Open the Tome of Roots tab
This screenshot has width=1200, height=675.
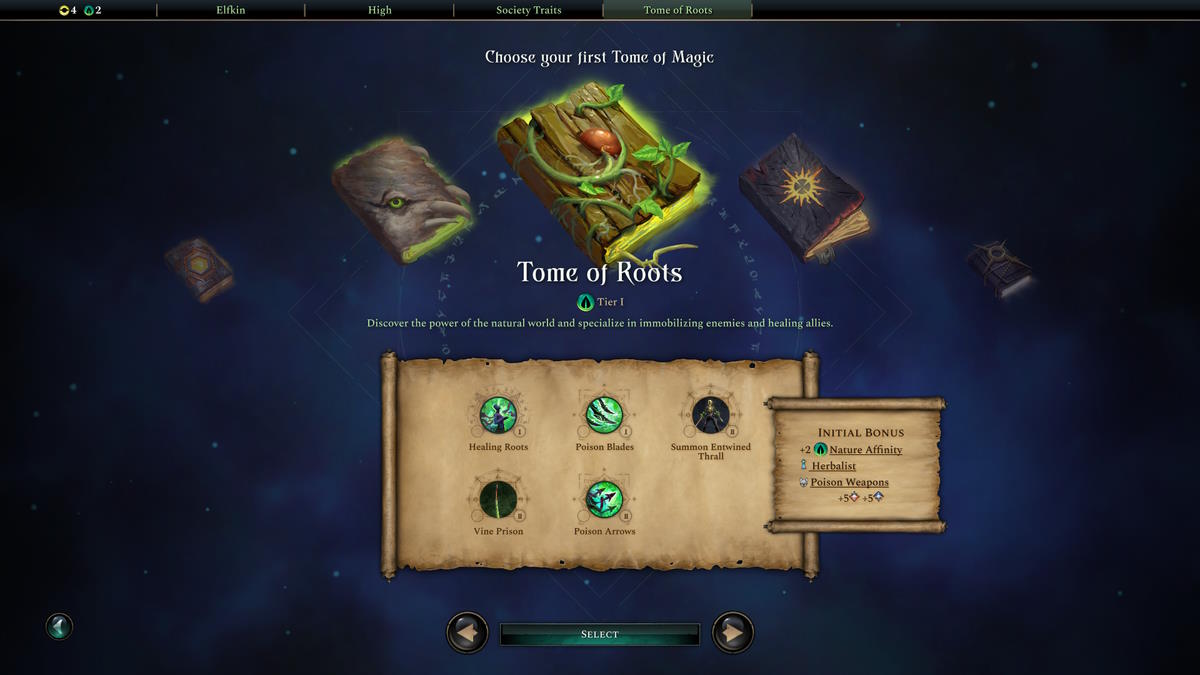click(677, 10)
